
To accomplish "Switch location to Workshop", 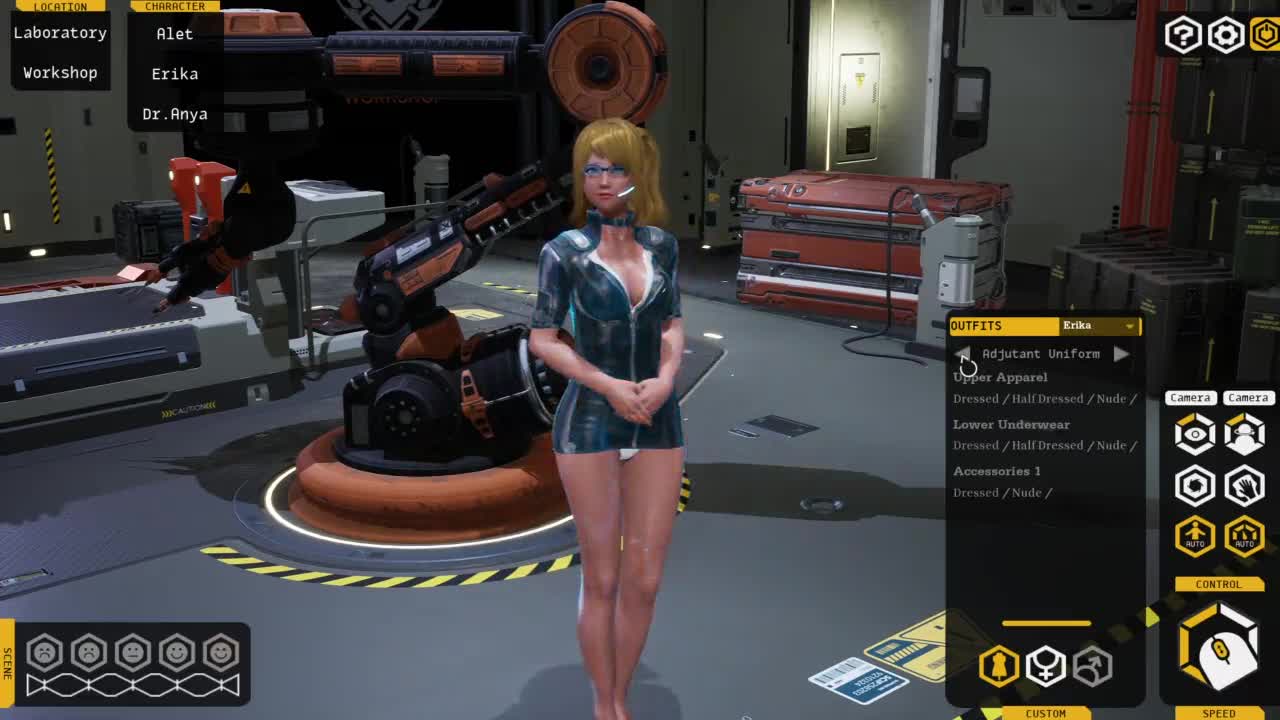I will pos(60,73).
